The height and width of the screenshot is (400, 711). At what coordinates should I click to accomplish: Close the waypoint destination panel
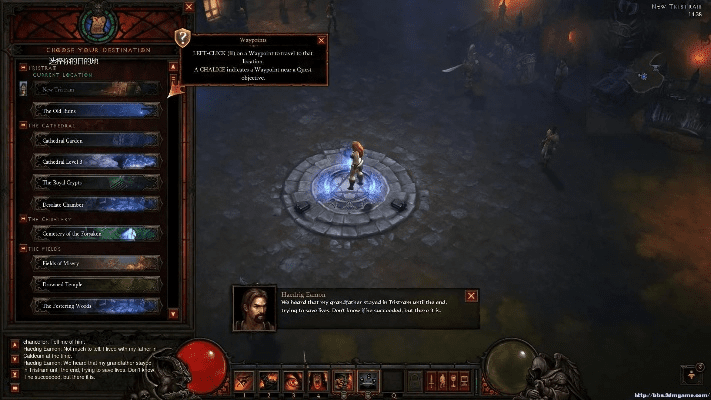190,7
